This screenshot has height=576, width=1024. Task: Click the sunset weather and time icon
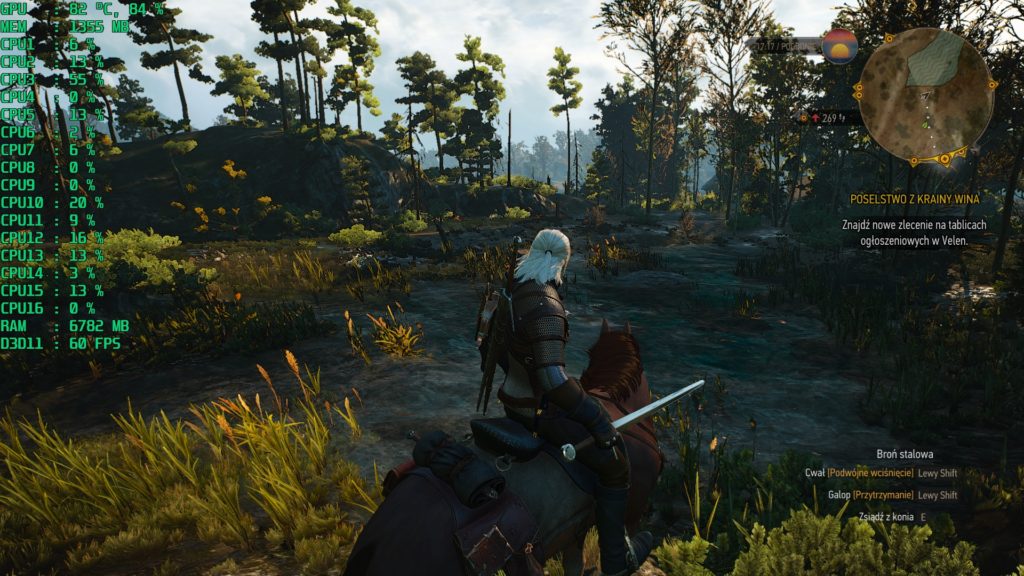[x=839, y=46]
